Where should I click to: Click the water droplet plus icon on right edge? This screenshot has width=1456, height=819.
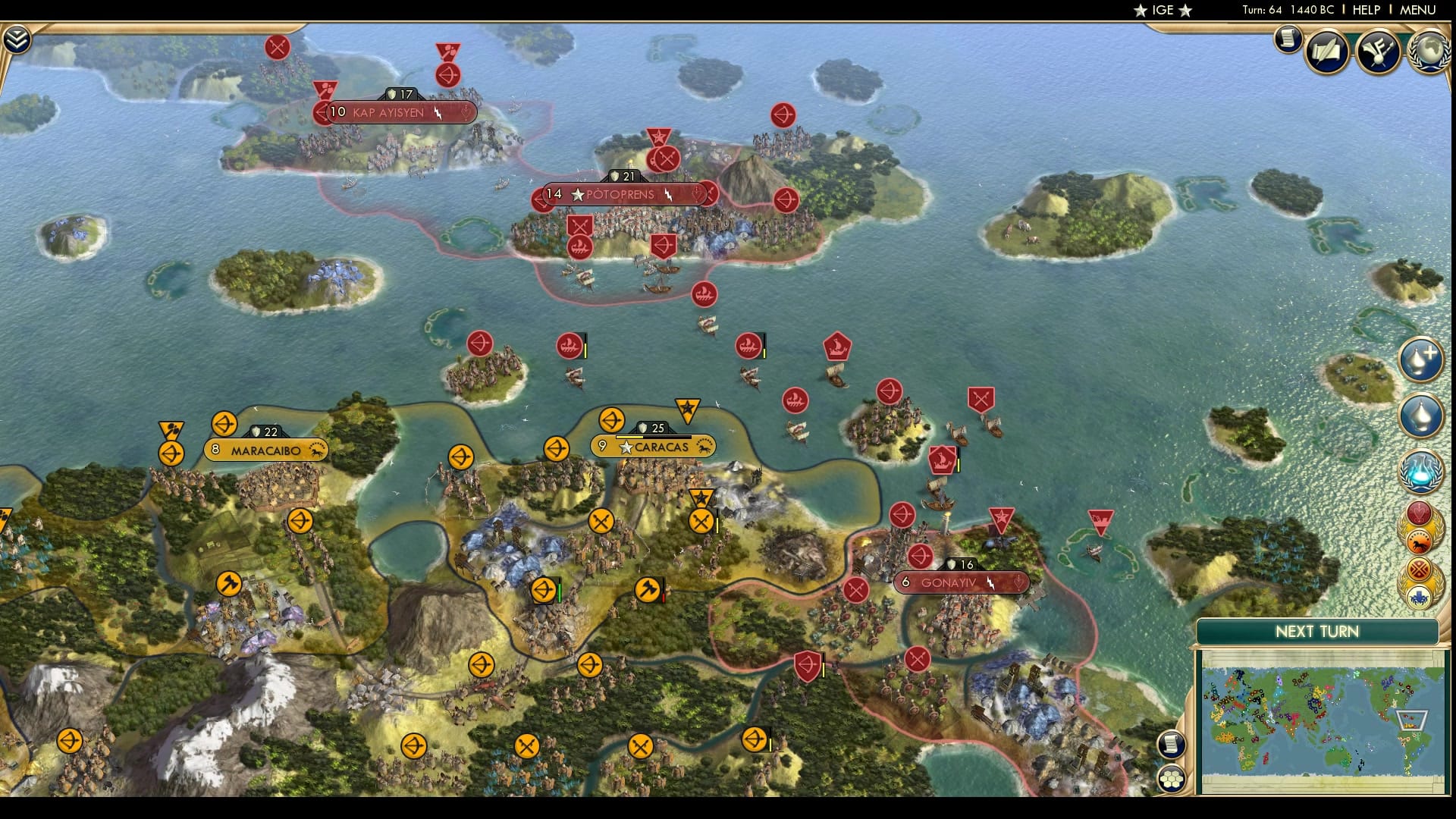coord(1423,360)
